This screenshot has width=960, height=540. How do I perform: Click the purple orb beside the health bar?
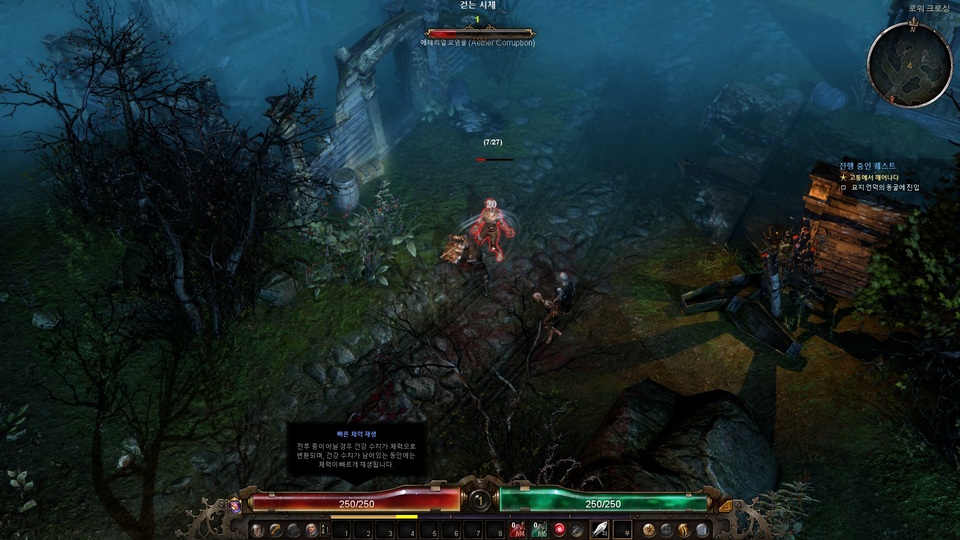pyautogui.click(x=236, y=506)
